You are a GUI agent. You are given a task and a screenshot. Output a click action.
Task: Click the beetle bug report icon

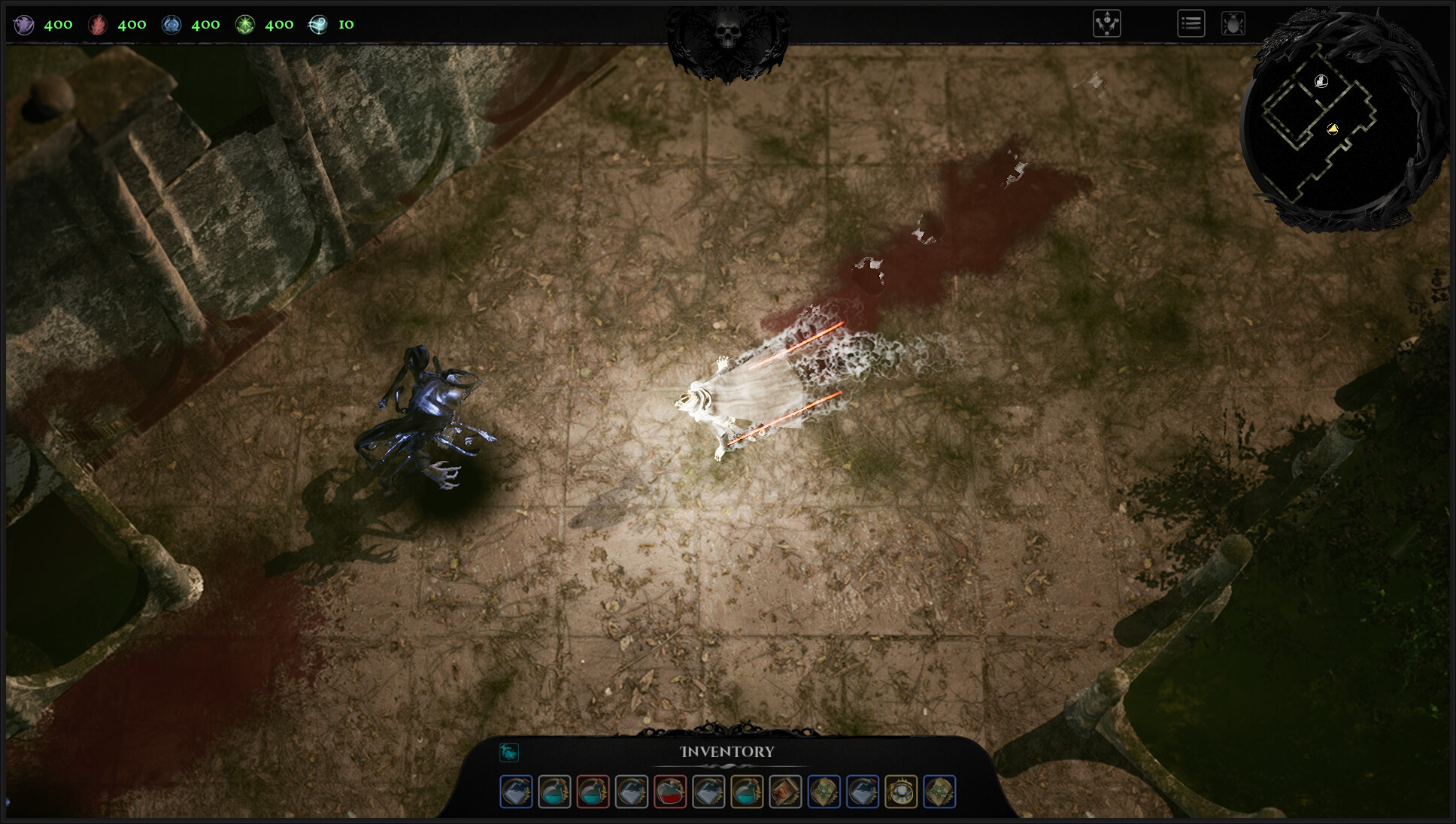[1233, 23]
